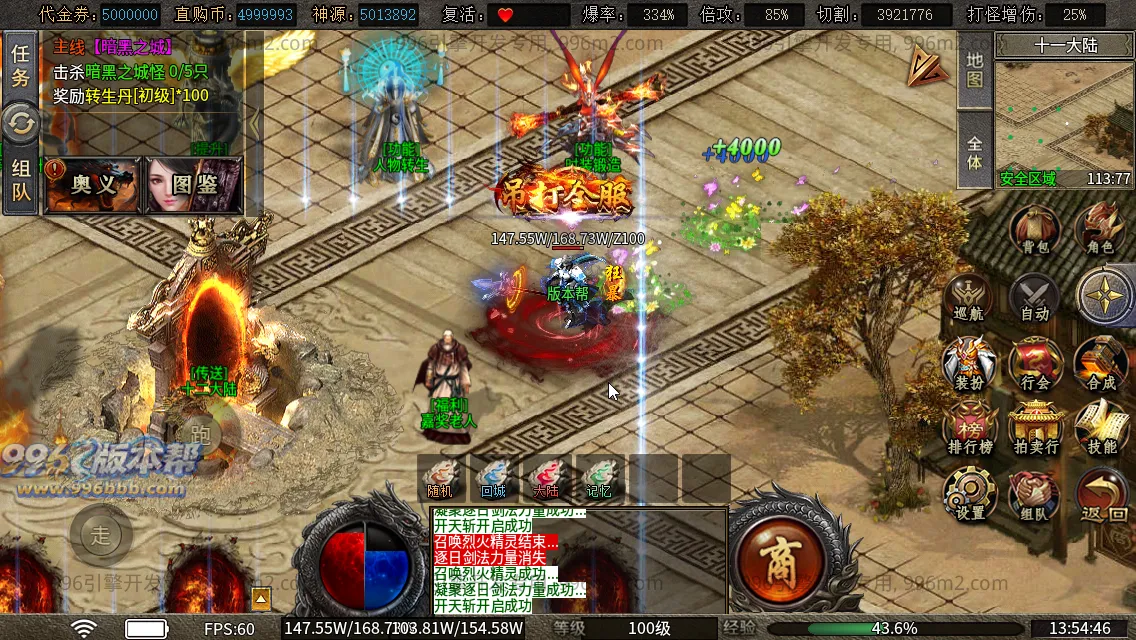Open the 行会 guild panel

pos(1035,365)
